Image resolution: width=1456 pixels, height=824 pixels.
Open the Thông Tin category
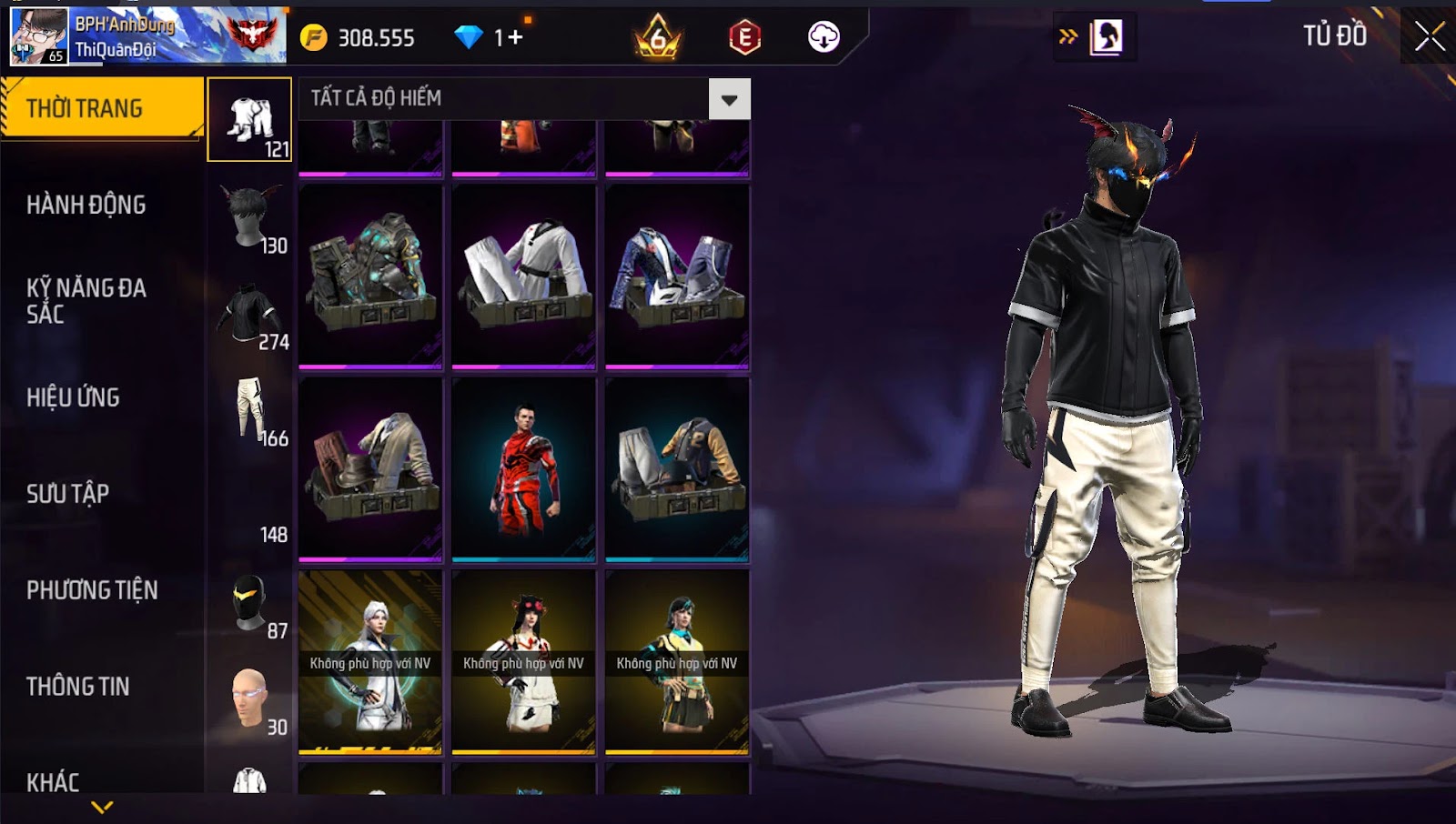pos(78,687)
